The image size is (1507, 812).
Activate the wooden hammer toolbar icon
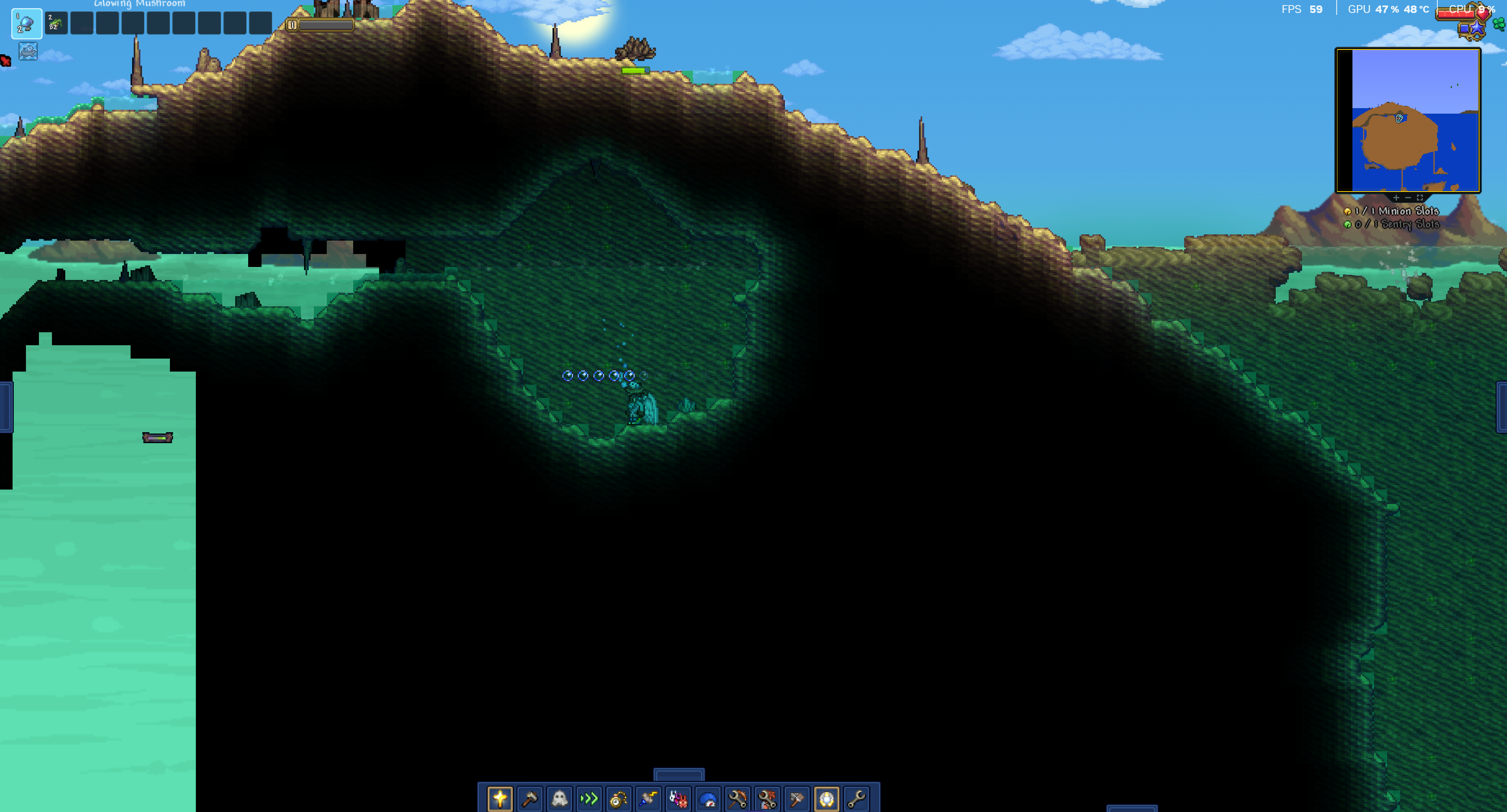coord(529,799)
